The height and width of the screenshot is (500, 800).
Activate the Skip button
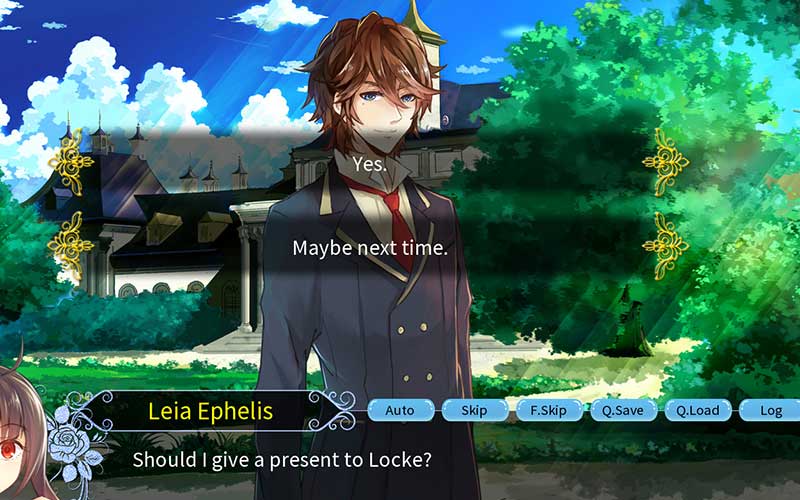(474, 410)
